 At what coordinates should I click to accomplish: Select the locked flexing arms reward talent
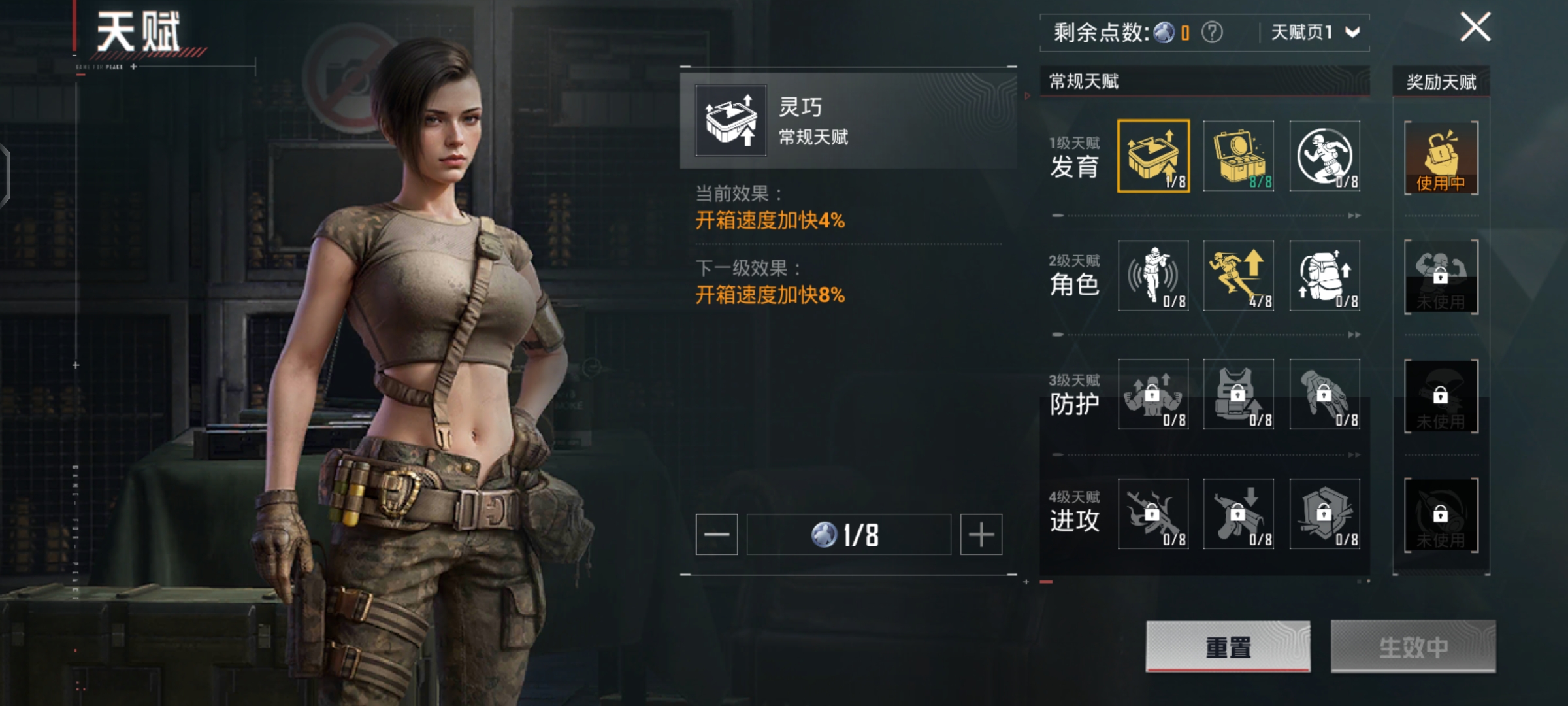[x=1441, y=277]
